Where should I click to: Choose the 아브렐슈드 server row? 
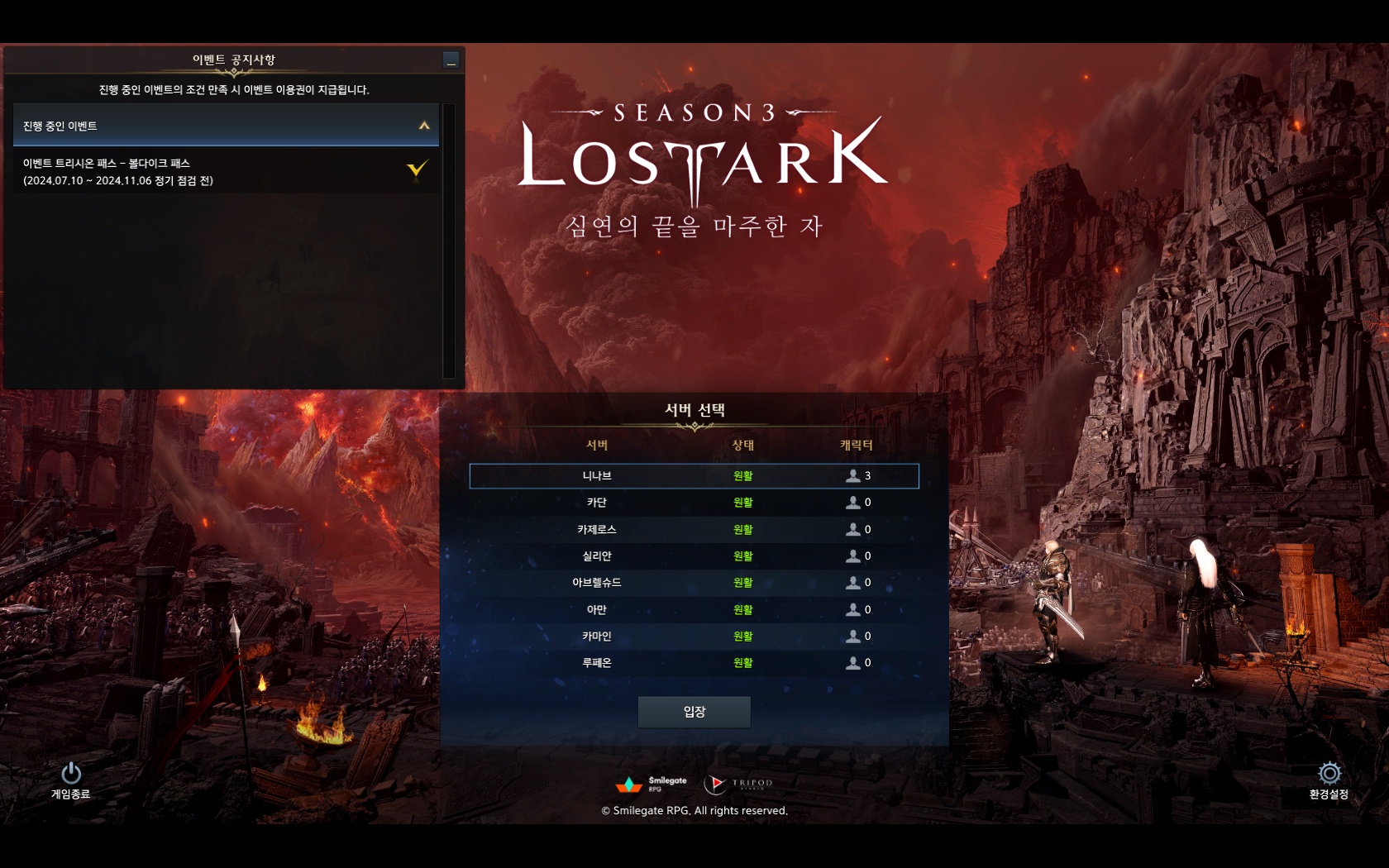[694, 583]
